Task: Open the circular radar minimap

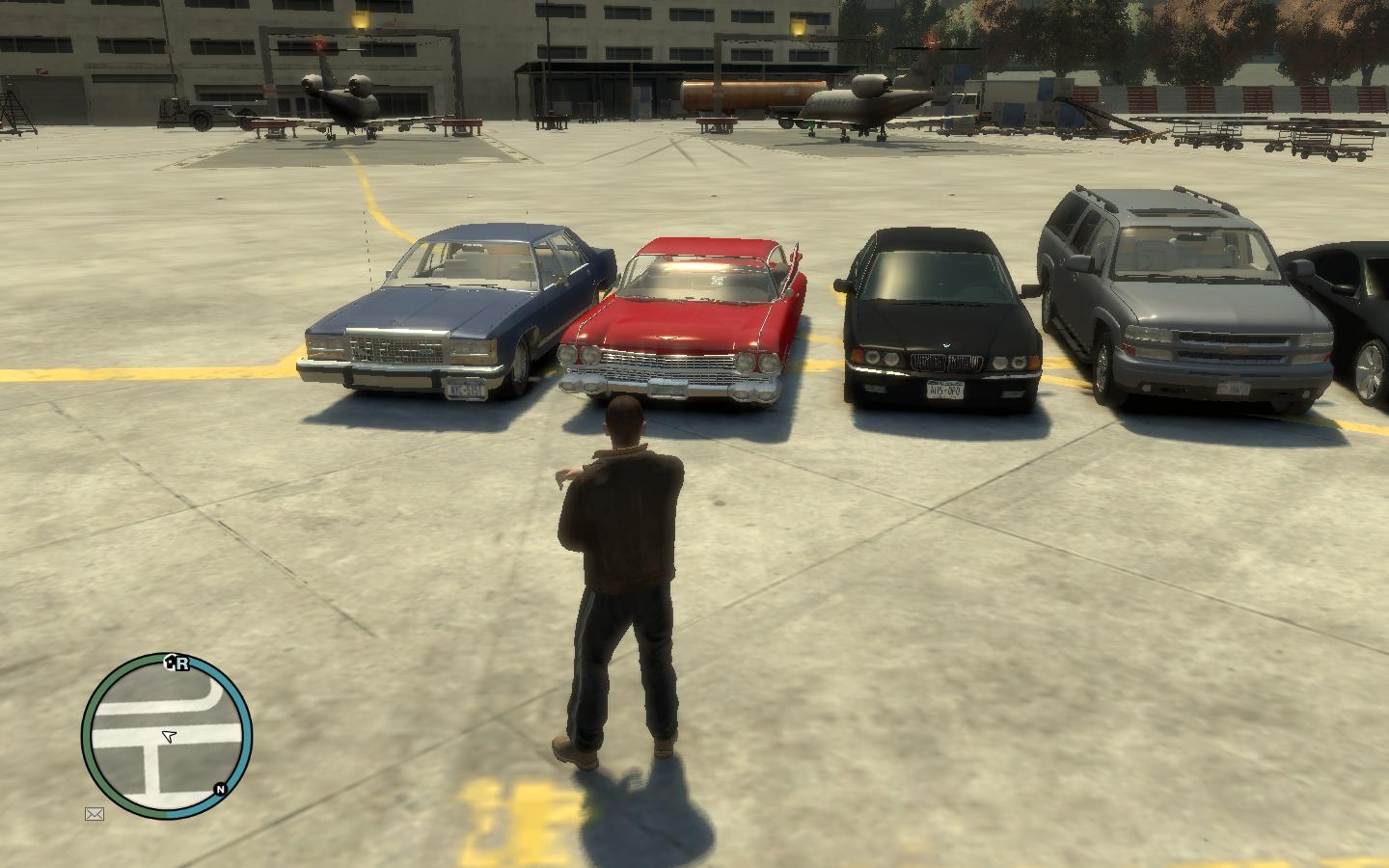Action: pos(166,737)
